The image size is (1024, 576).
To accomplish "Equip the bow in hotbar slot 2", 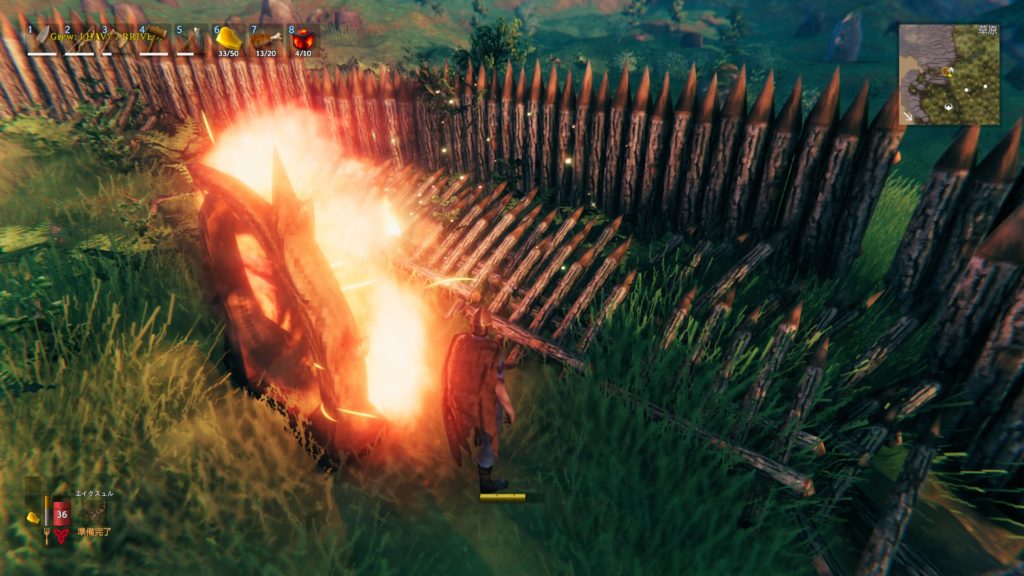I will pyautogui.click(x=80, y=40).
